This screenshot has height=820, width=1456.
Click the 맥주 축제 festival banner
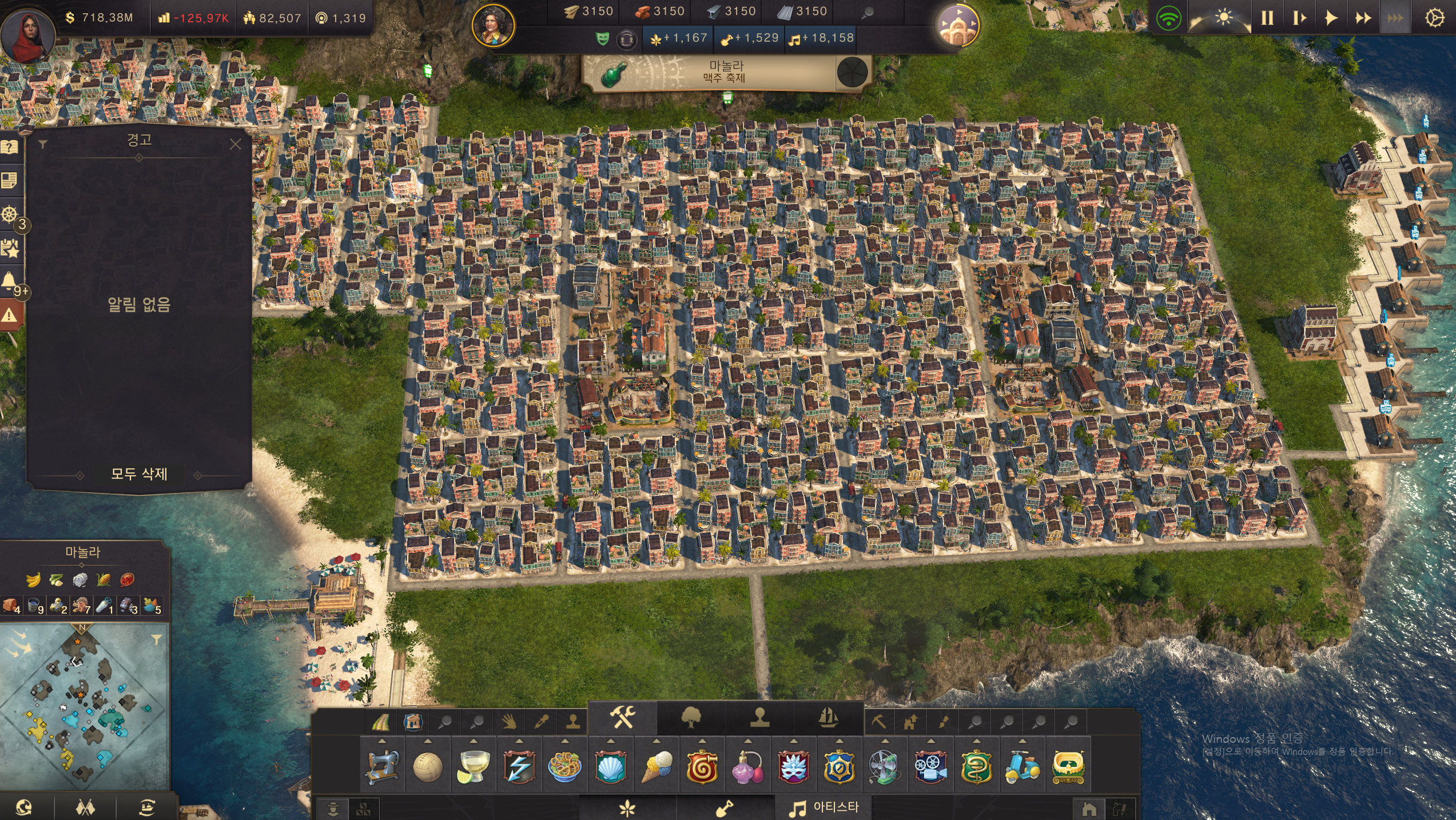pos(725,73)
